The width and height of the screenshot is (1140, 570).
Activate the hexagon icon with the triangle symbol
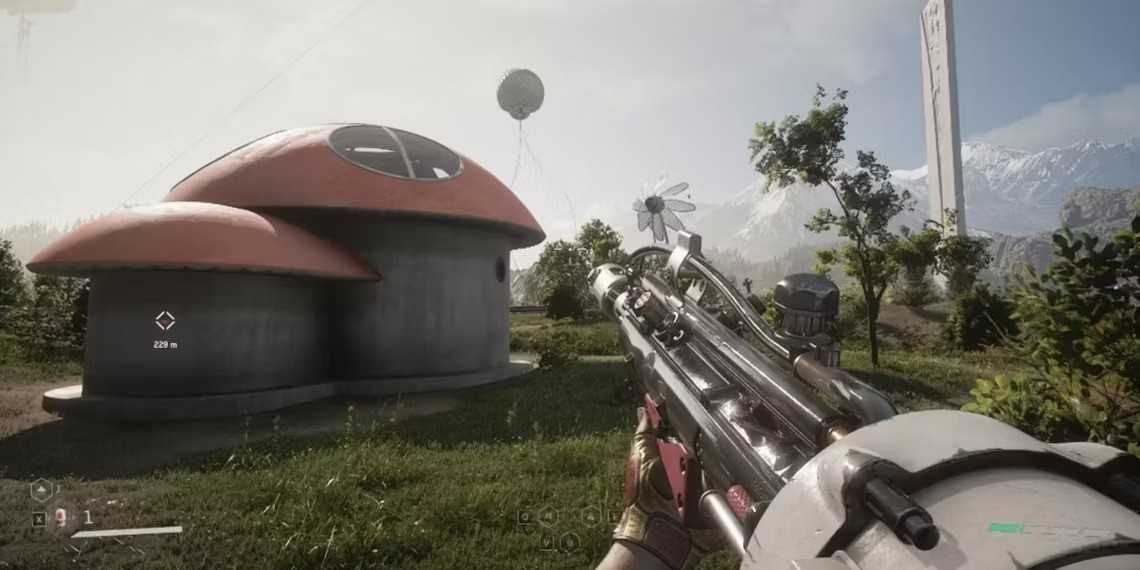41,490
